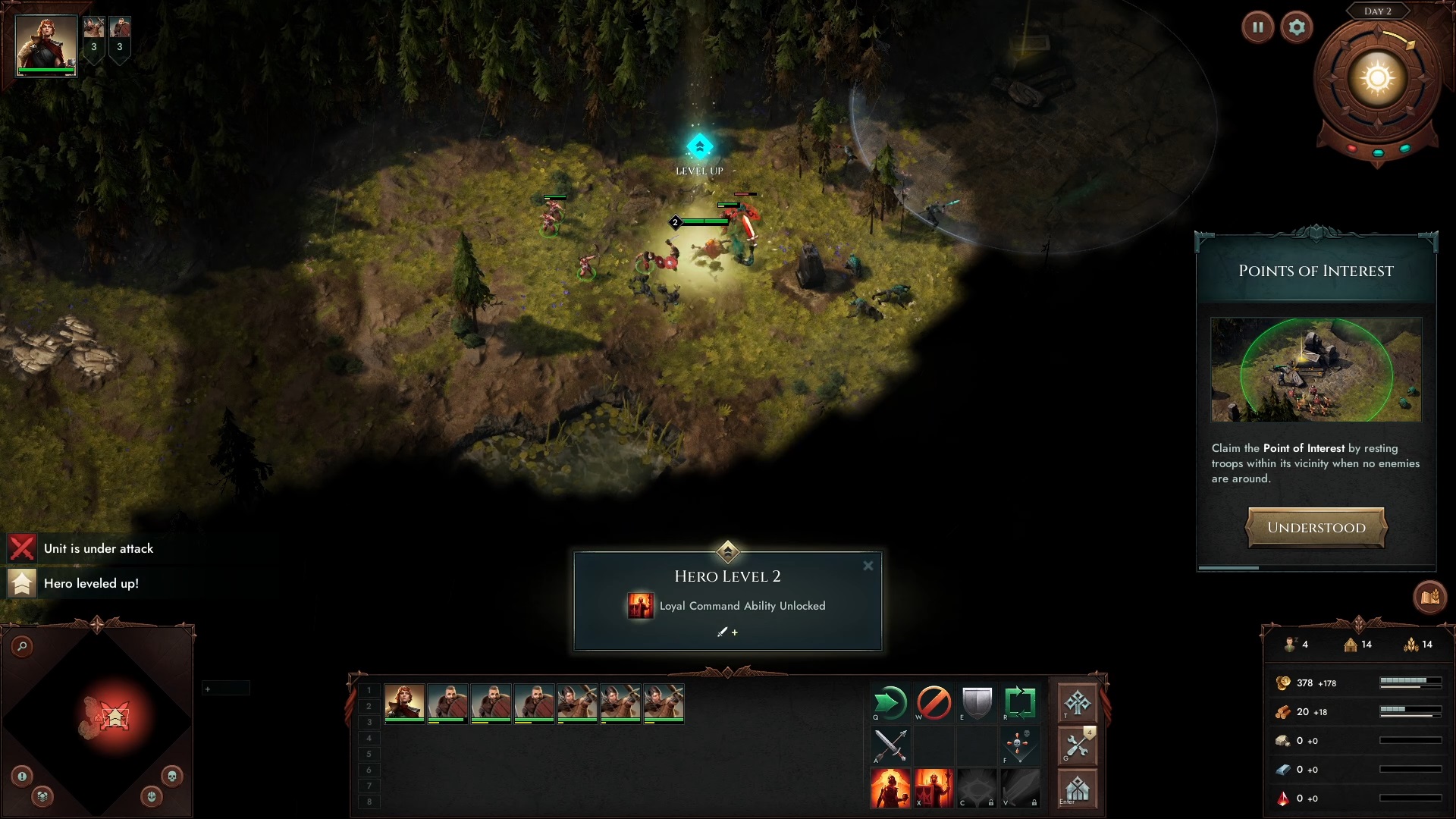1456x819 pixels.
Task: Close the Hero Level 2 notification
Action: [x=868, y=566]
